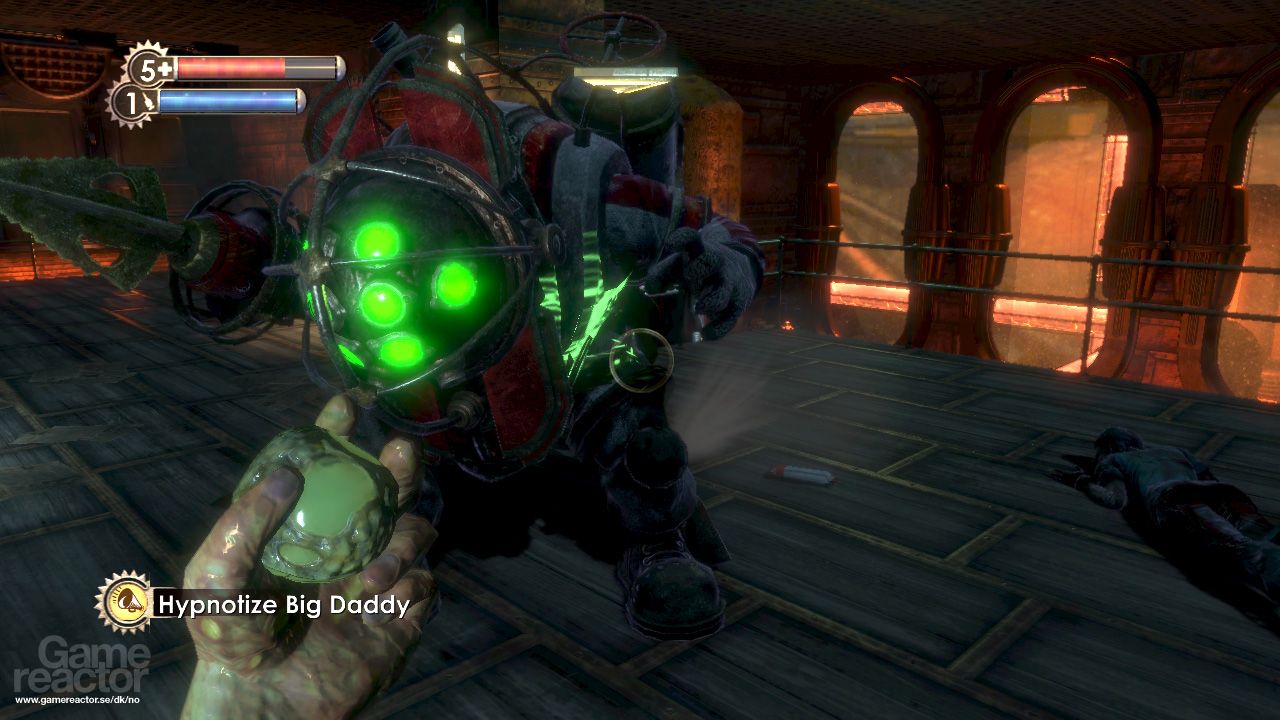Click the number 1 on the EVE counter
This screenshot has width=1280, height=720.
(131, 103)
